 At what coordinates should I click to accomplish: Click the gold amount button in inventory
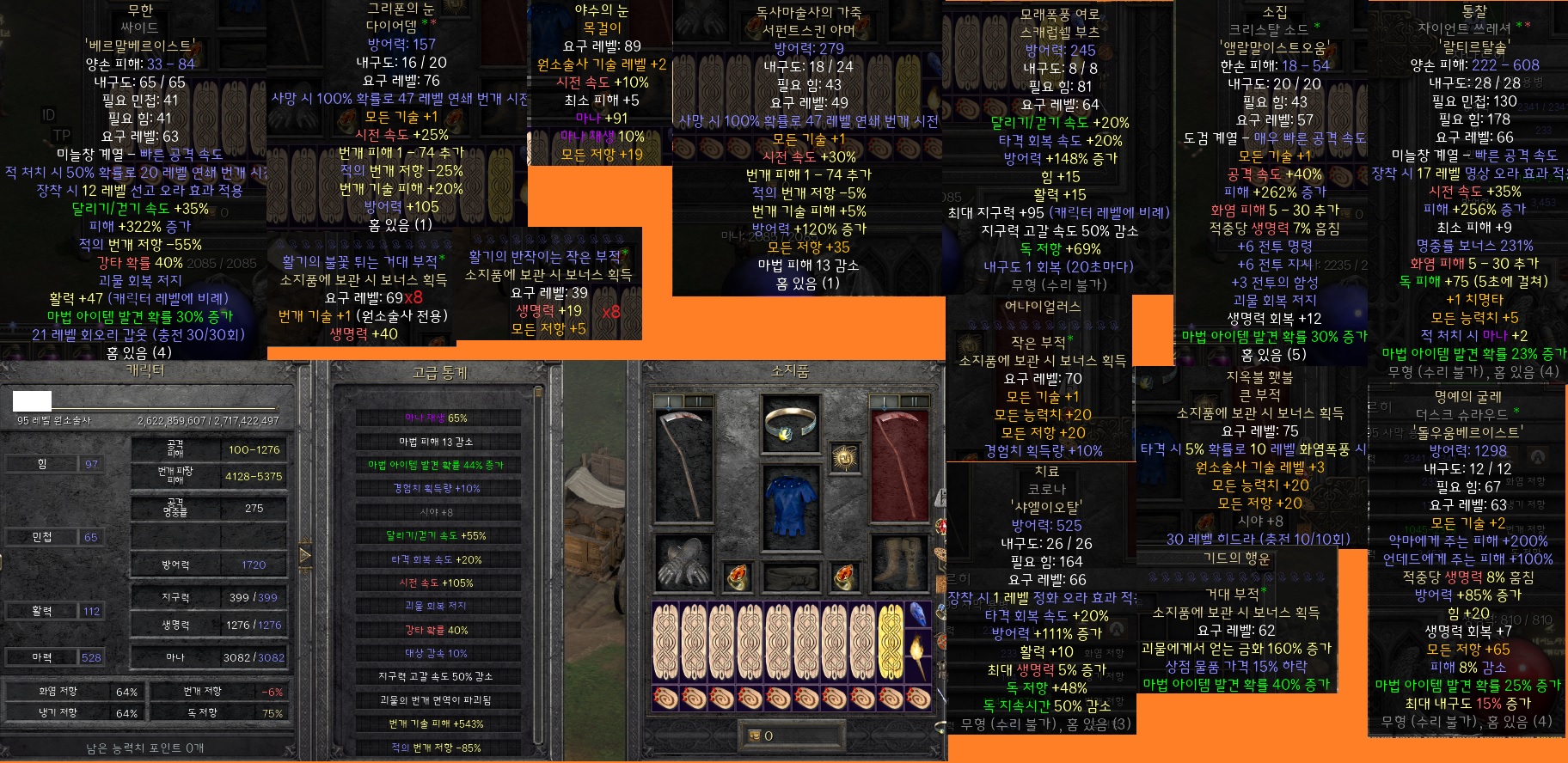(x=756, y=736)
